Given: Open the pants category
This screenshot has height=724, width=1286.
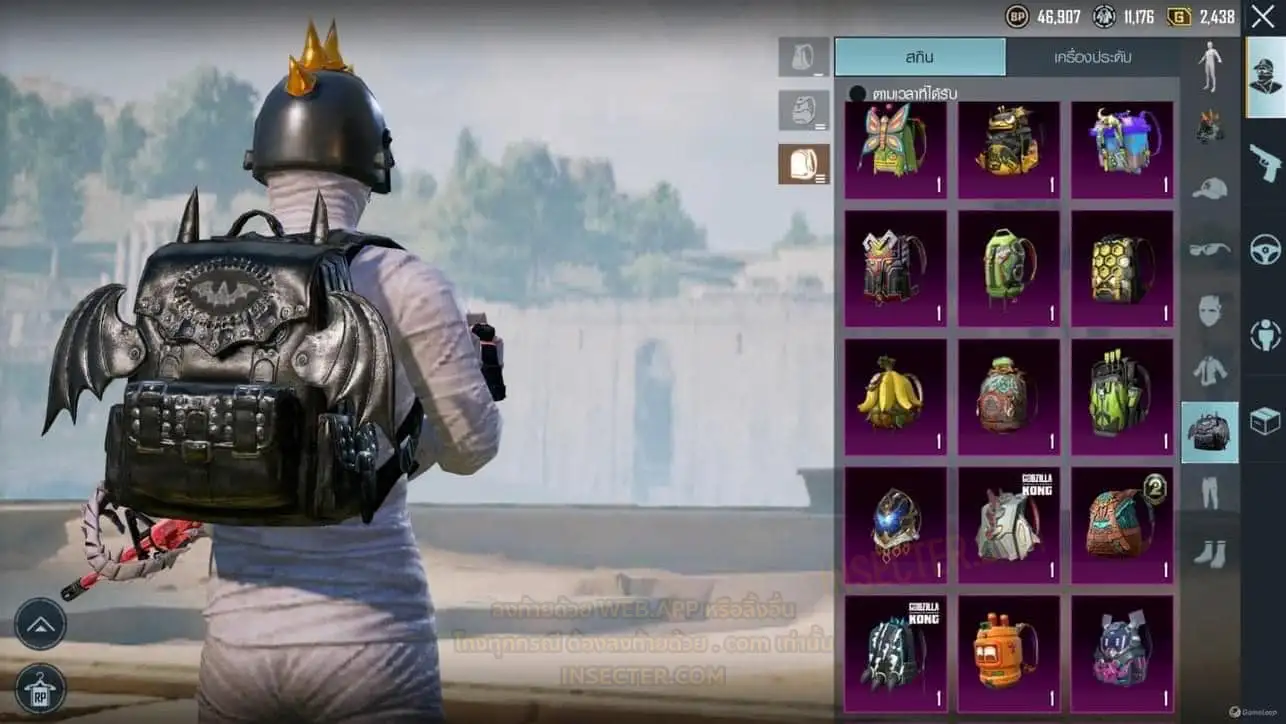Looking at the screenshot, I should coord(1210,492).
